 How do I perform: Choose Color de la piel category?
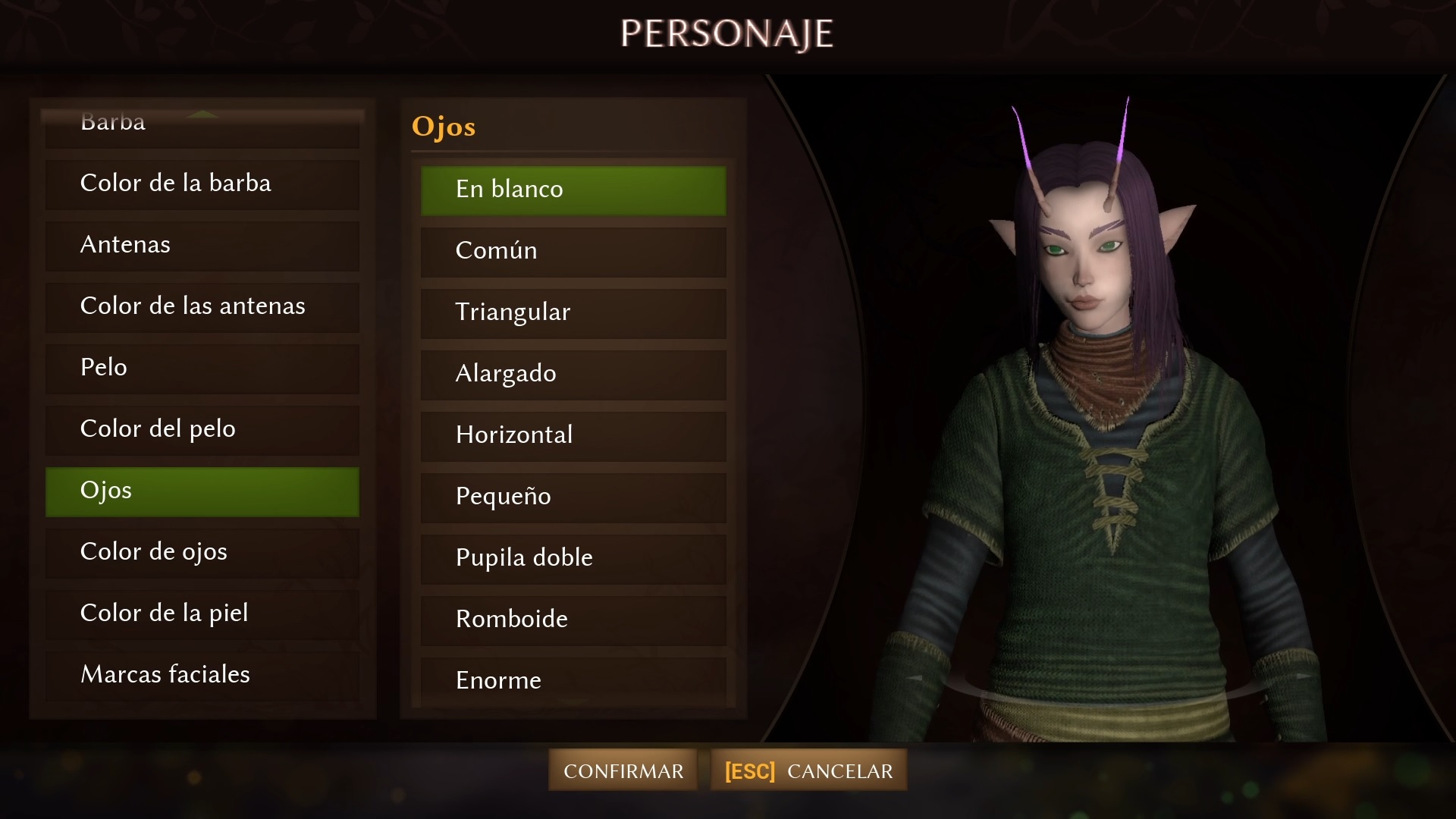202,613
